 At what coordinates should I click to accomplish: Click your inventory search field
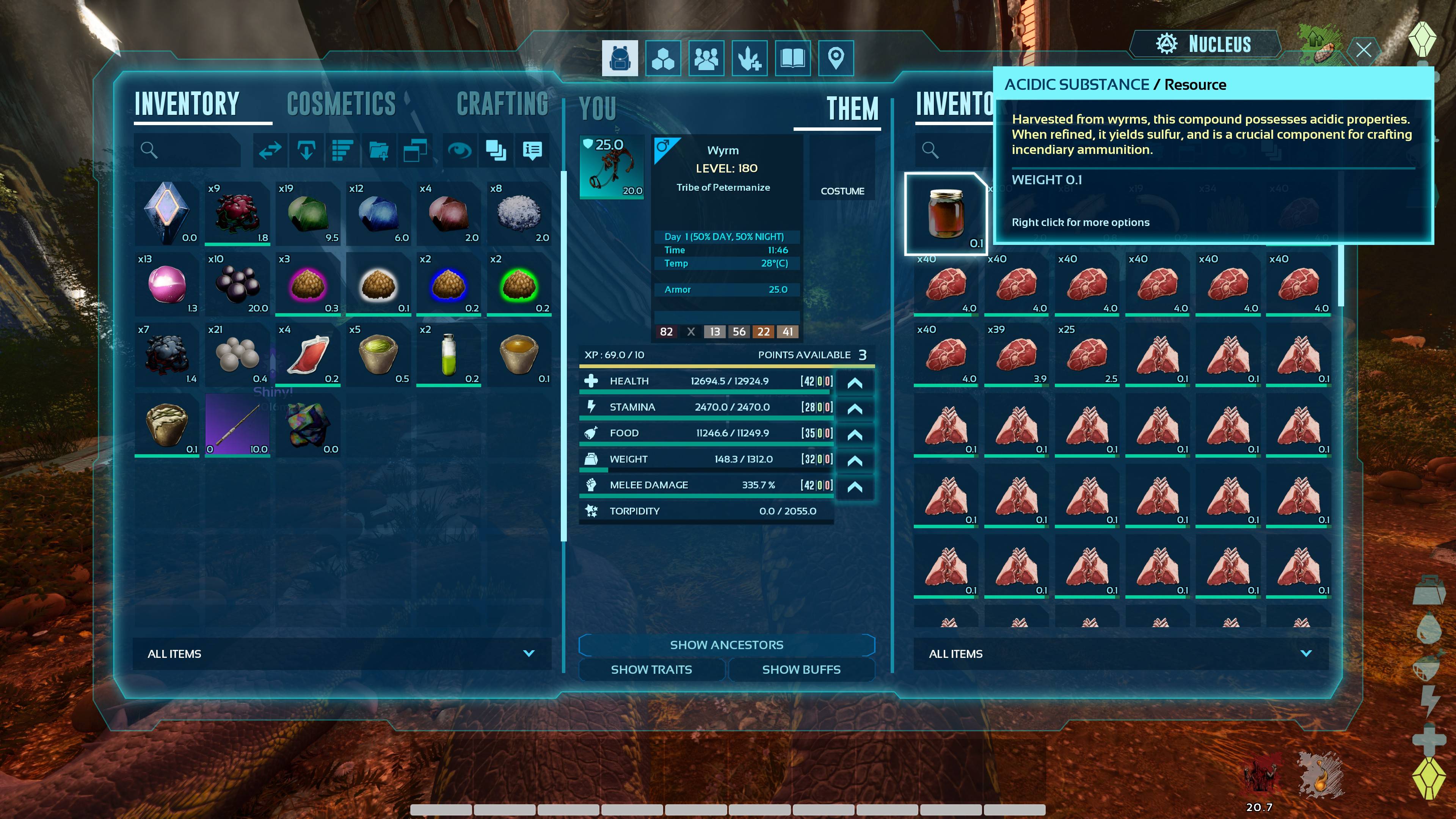pyautogui.click(x=189, y=151)
